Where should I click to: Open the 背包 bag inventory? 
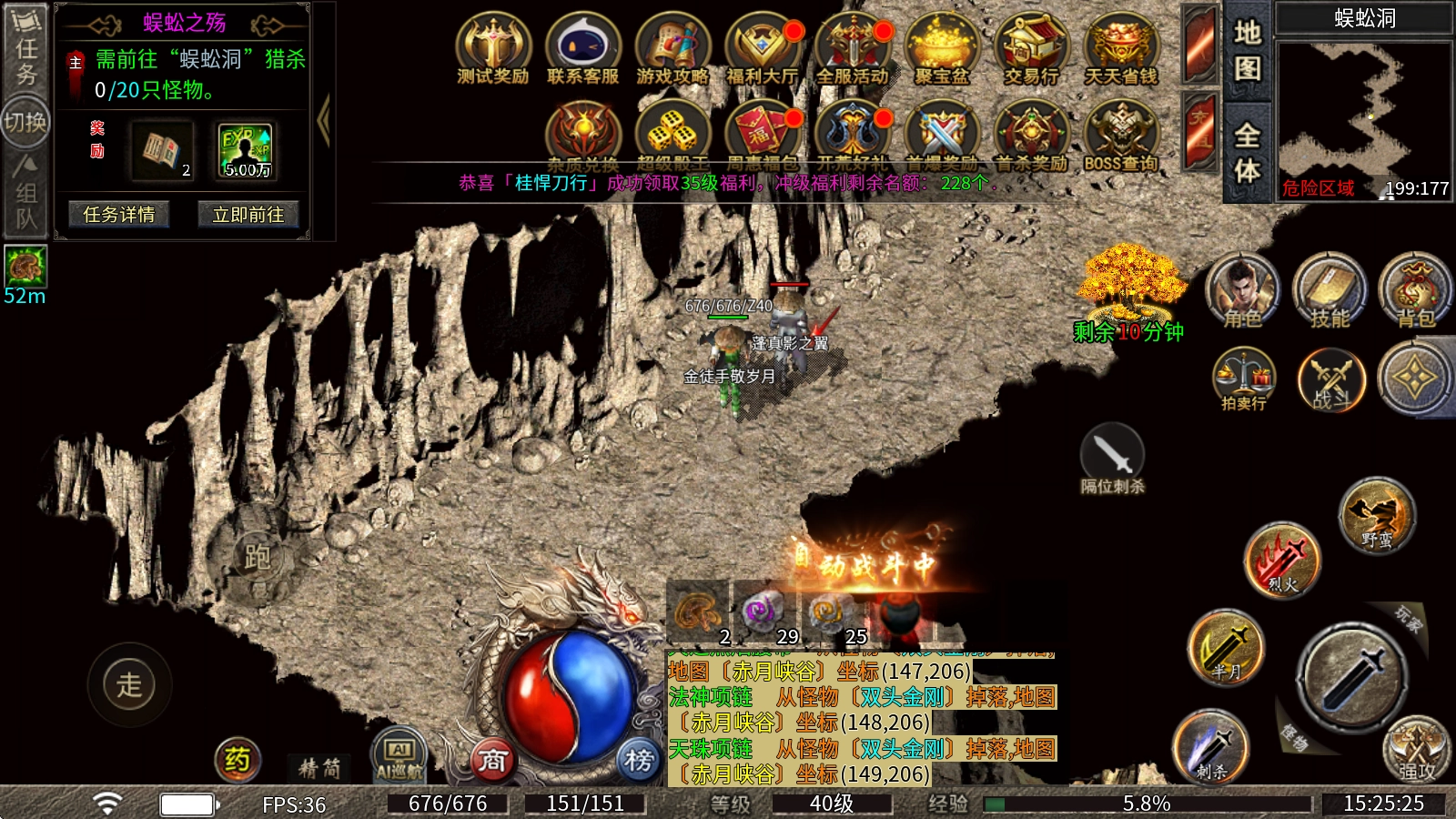1416,289
